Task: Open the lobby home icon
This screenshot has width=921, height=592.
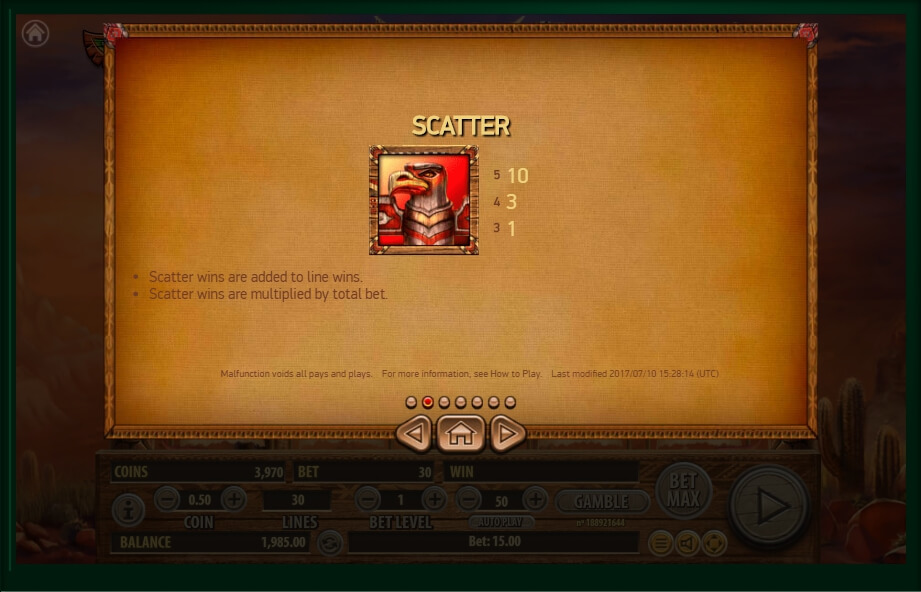Action: click(35, 33)
